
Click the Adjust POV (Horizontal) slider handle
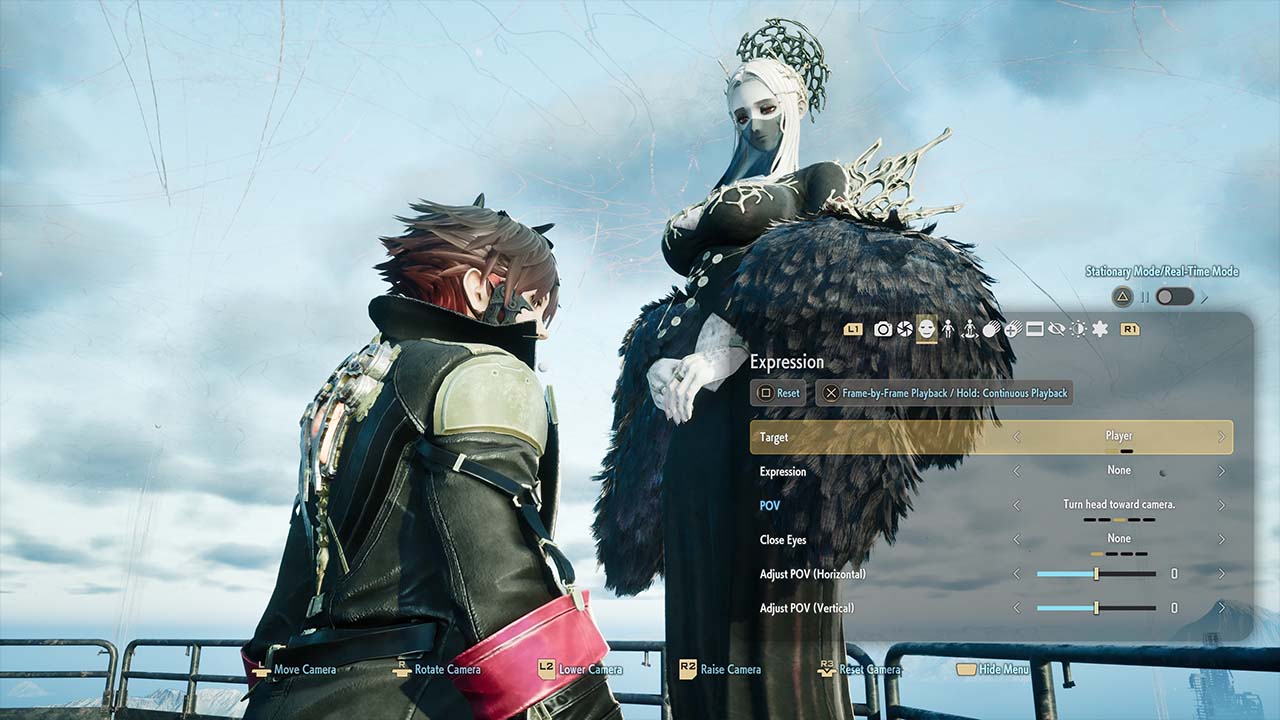[x=1096, y=574]
